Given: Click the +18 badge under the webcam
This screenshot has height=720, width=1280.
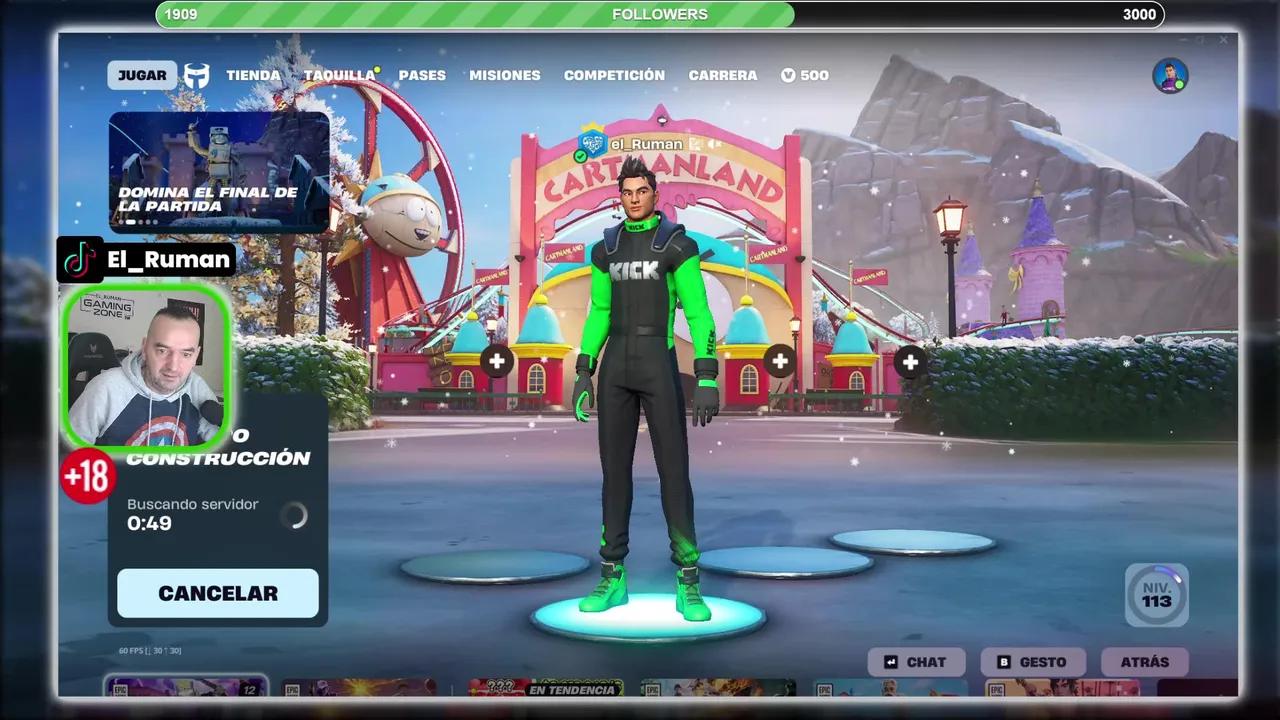Looking at the screenshot, I should (86, 477).
